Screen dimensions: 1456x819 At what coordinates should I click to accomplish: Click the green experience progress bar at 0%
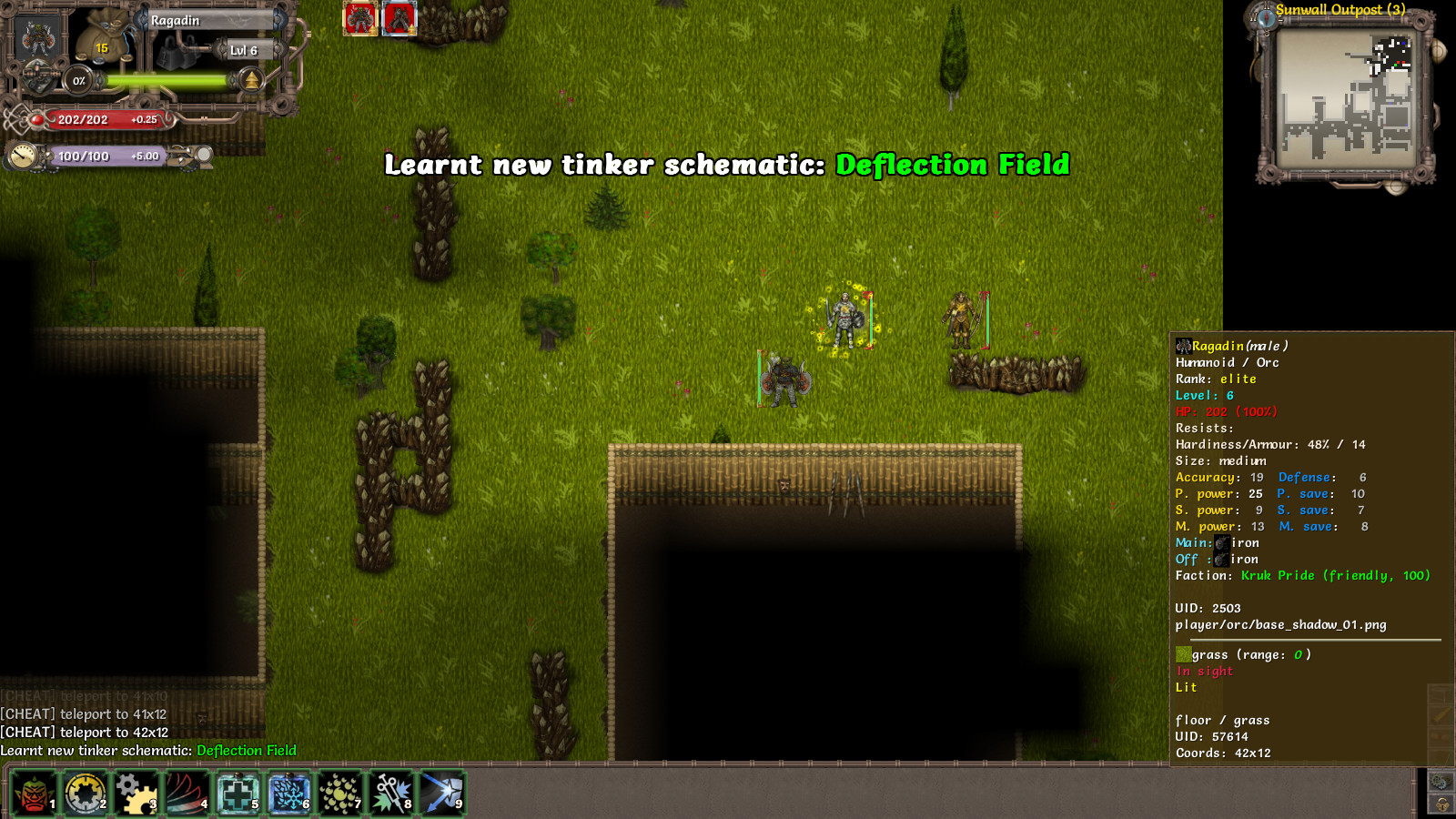coord(164,79)
